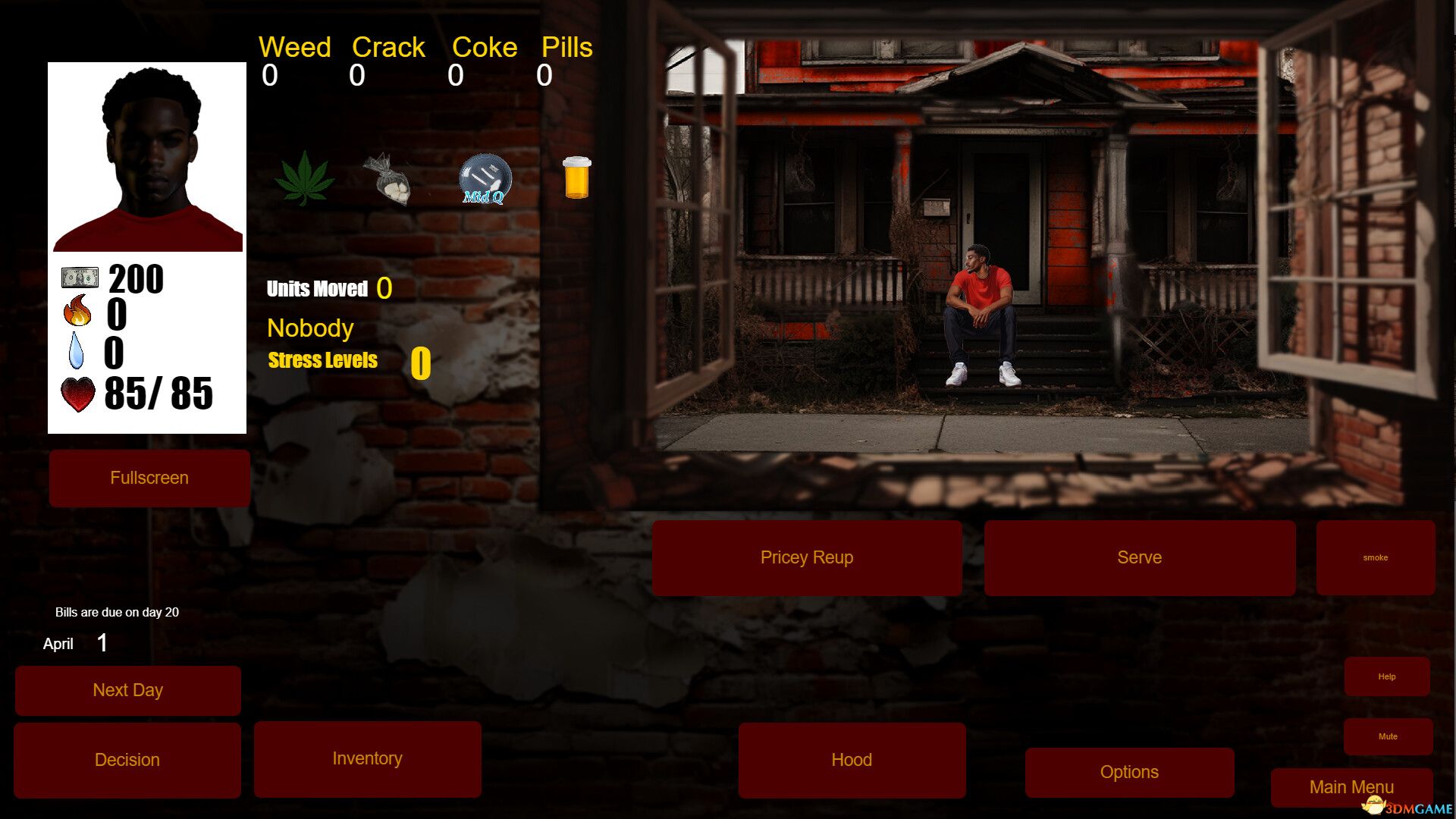
Task: Click the pill bottle icon
Action: [576, 179]
